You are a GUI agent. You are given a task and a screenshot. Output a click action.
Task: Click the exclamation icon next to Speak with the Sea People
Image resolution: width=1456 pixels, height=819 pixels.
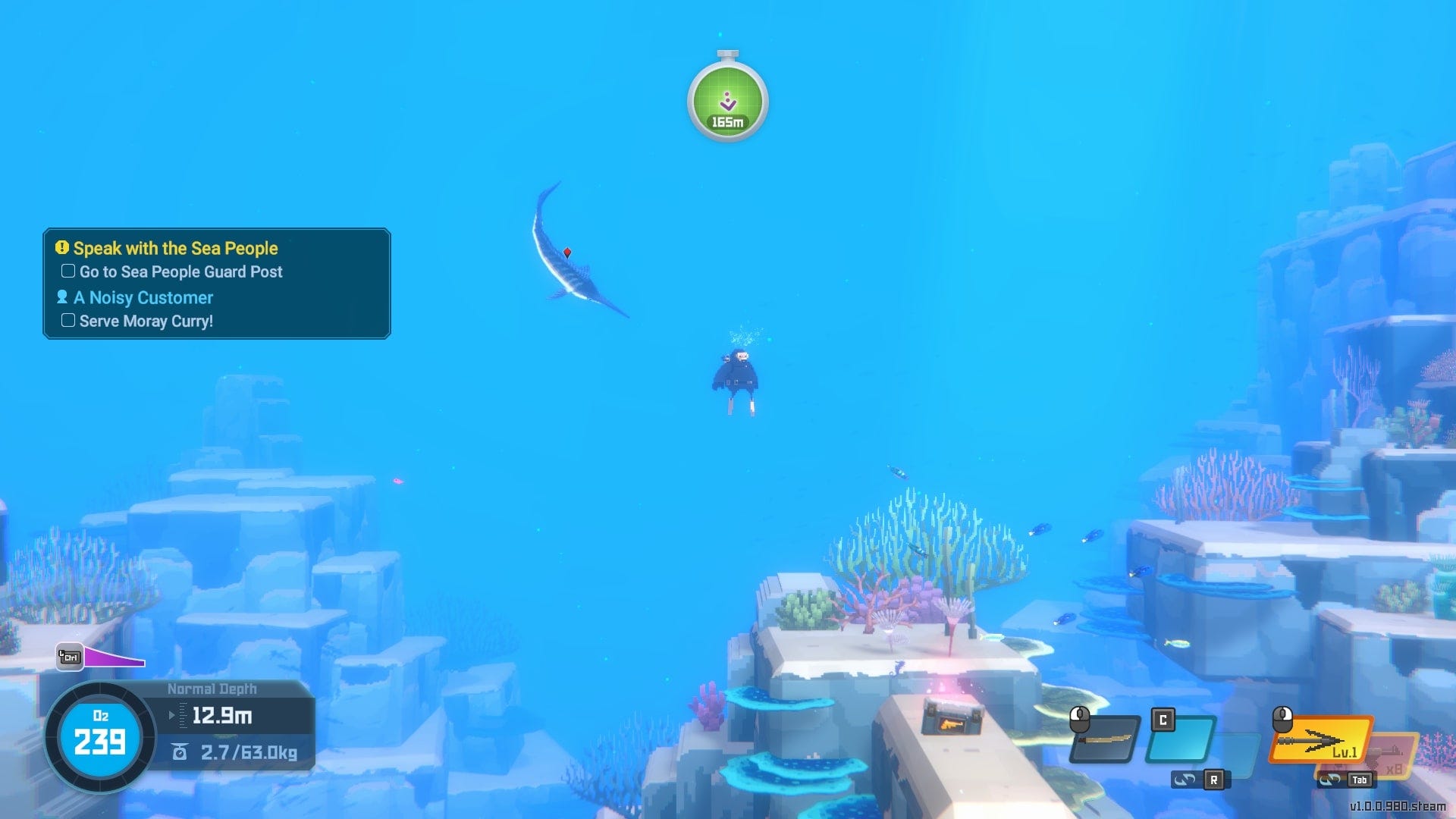(x=62, y=248)
